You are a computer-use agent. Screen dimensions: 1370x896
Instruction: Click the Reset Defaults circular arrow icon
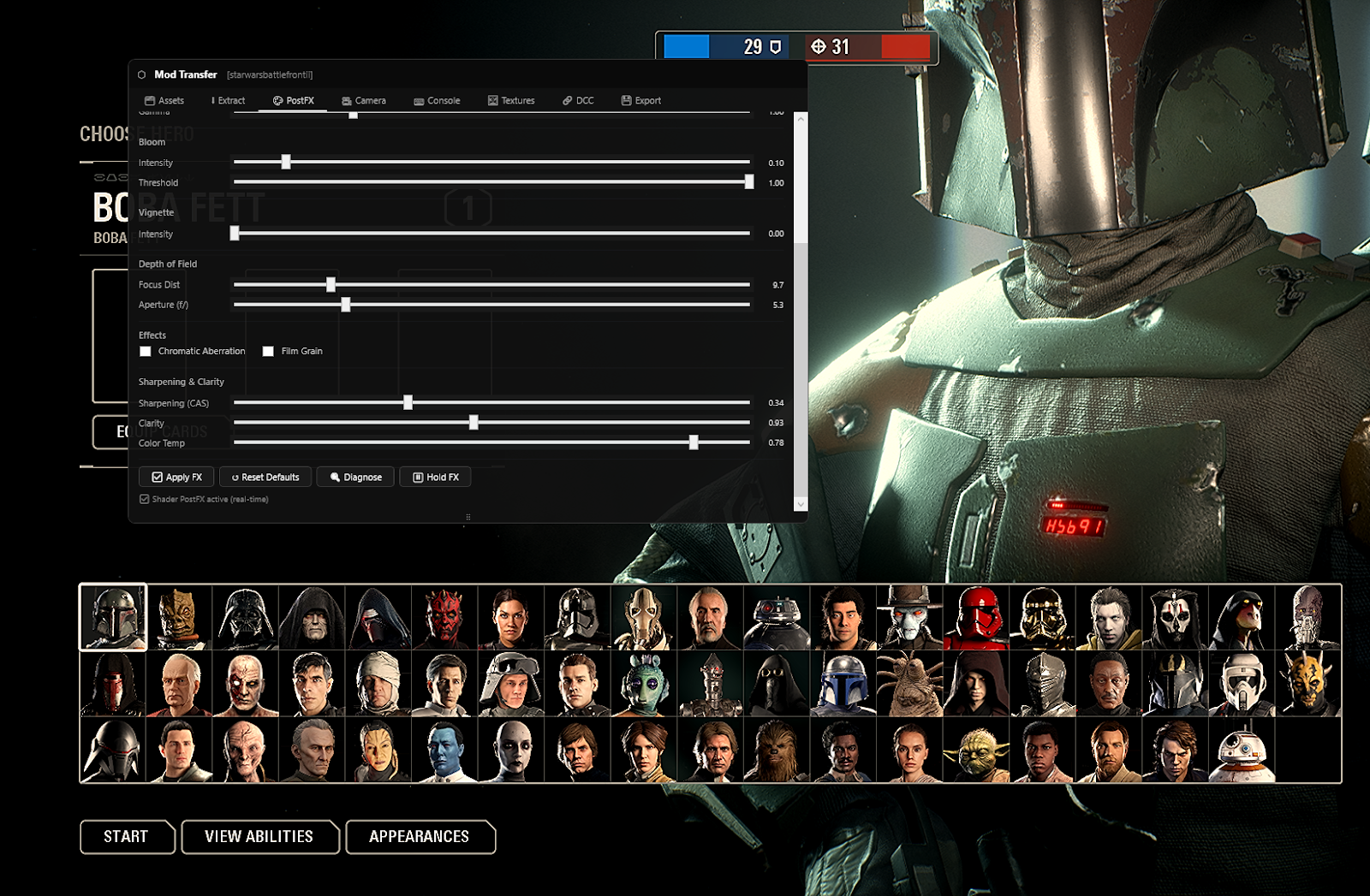[x=234, y=477]
